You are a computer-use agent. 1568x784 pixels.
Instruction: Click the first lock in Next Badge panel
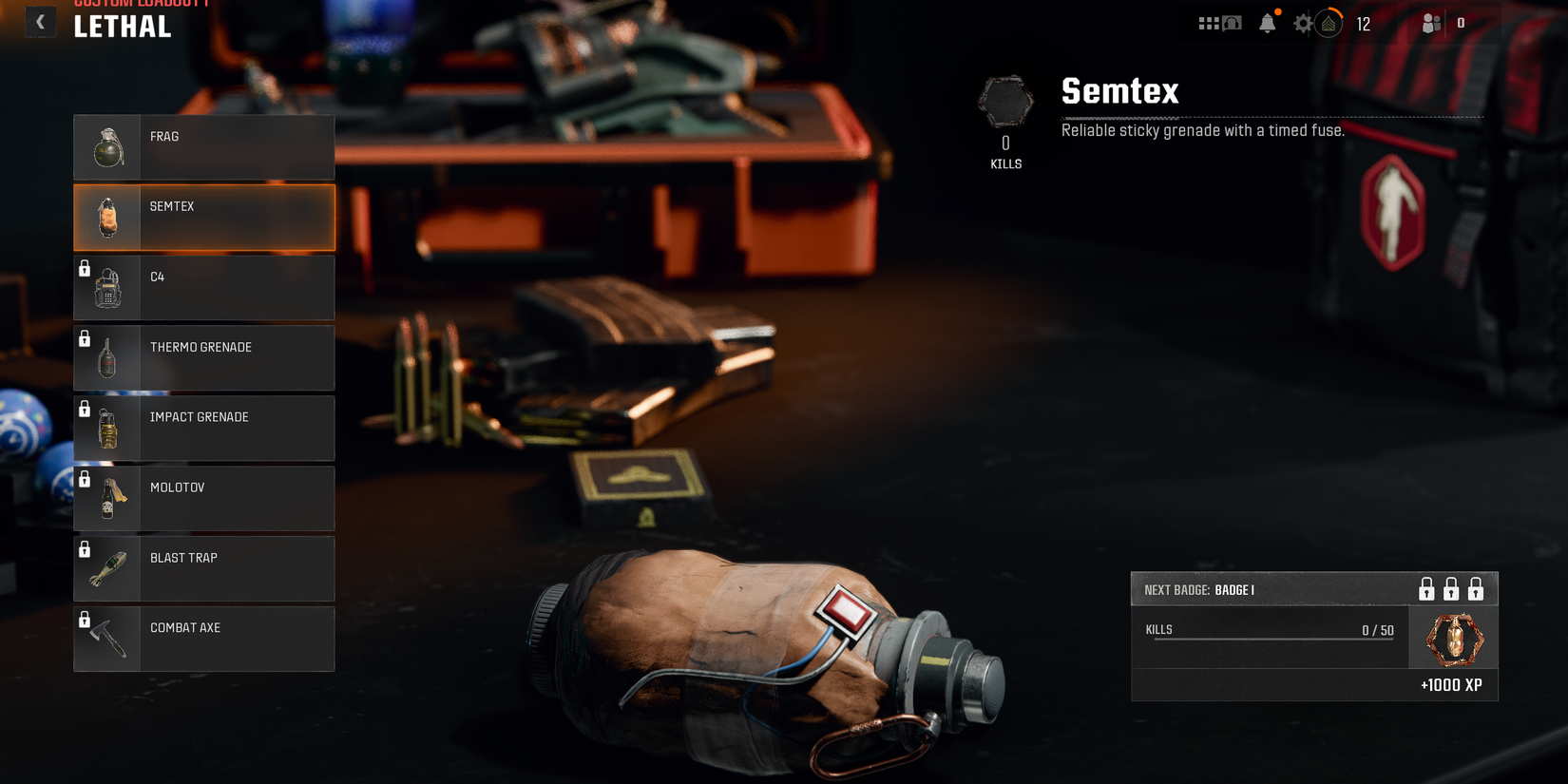(1425, 589)
